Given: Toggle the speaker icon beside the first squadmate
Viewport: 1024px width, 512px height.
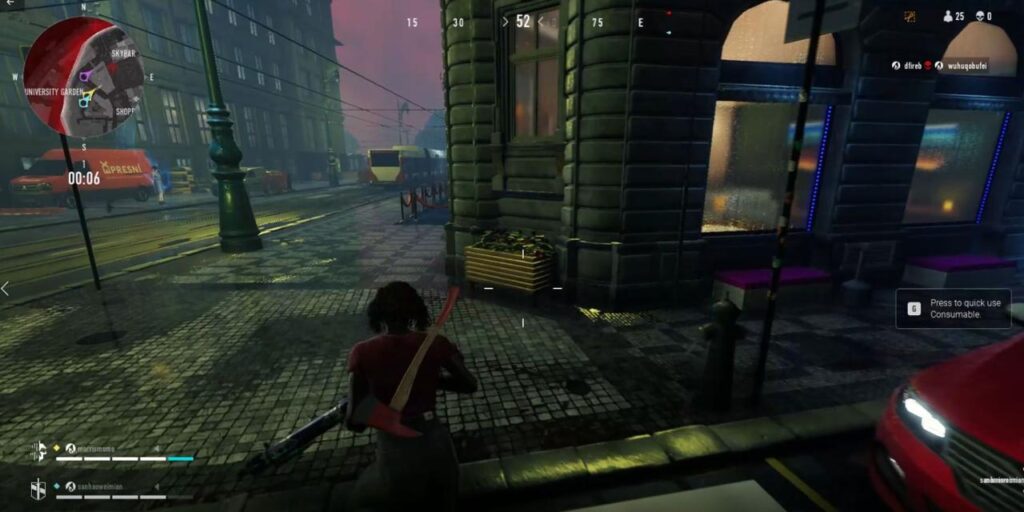Looking at the screenshot, I should point(157,449).
